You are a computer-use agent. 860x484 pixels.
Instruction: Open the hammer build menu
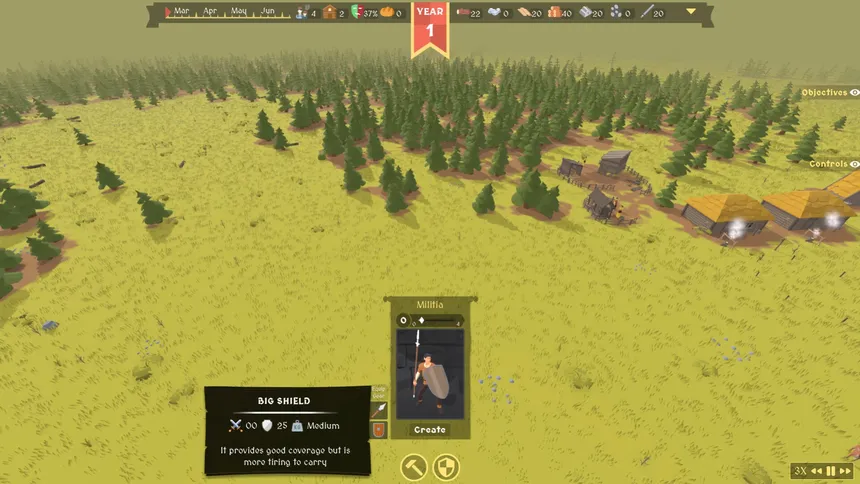click(414, 467)
